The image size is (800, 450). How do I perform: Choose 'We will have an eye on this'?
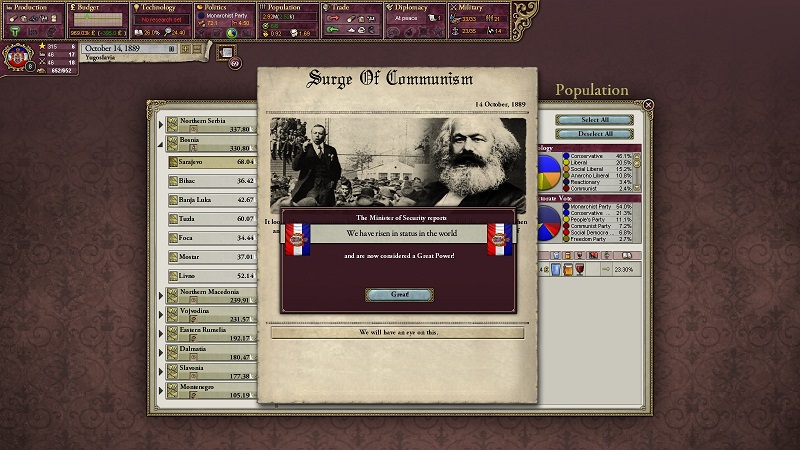398,332
